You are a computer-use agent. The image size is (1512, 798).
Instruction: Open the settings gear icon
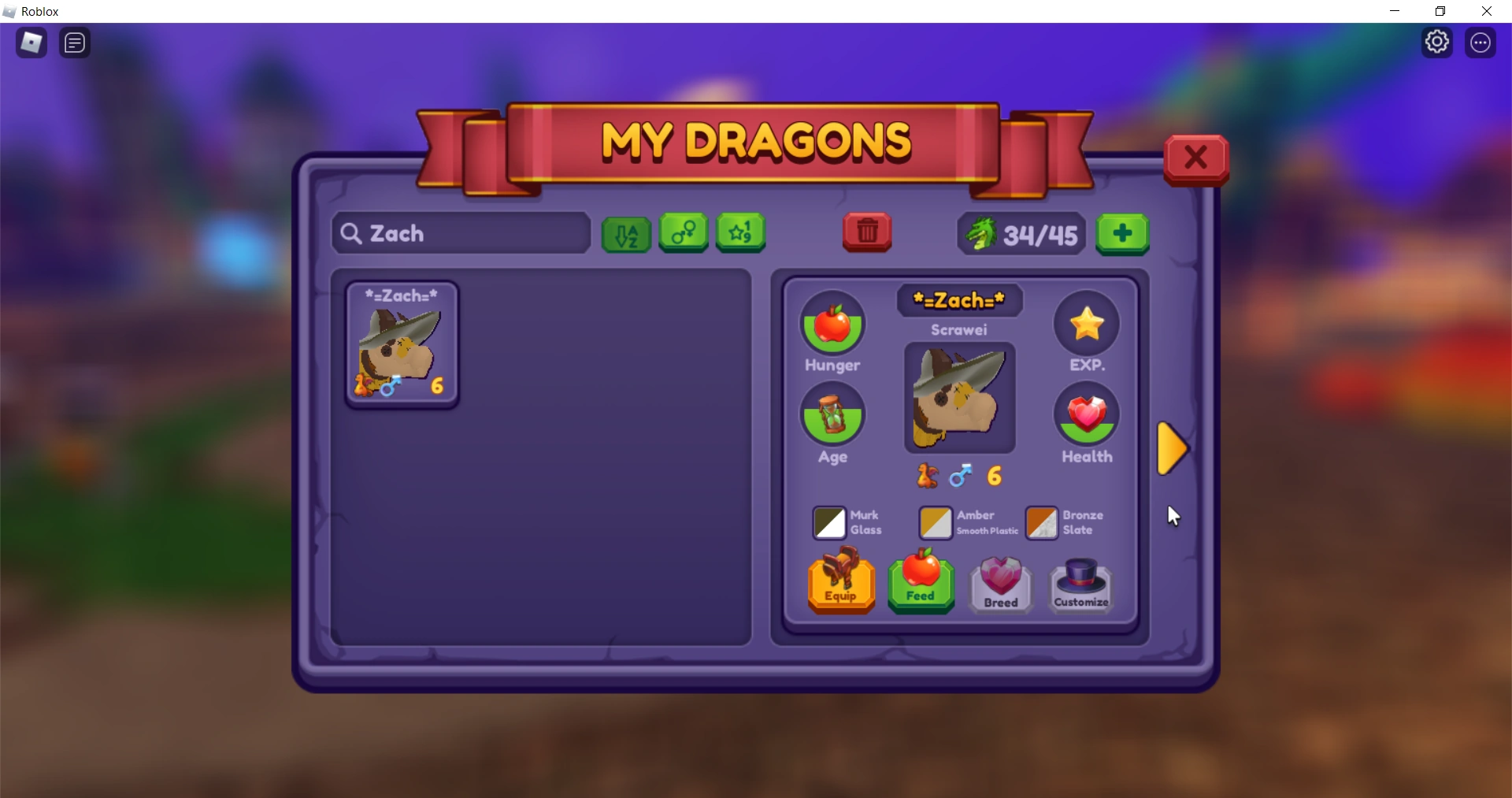point(1437,42)
